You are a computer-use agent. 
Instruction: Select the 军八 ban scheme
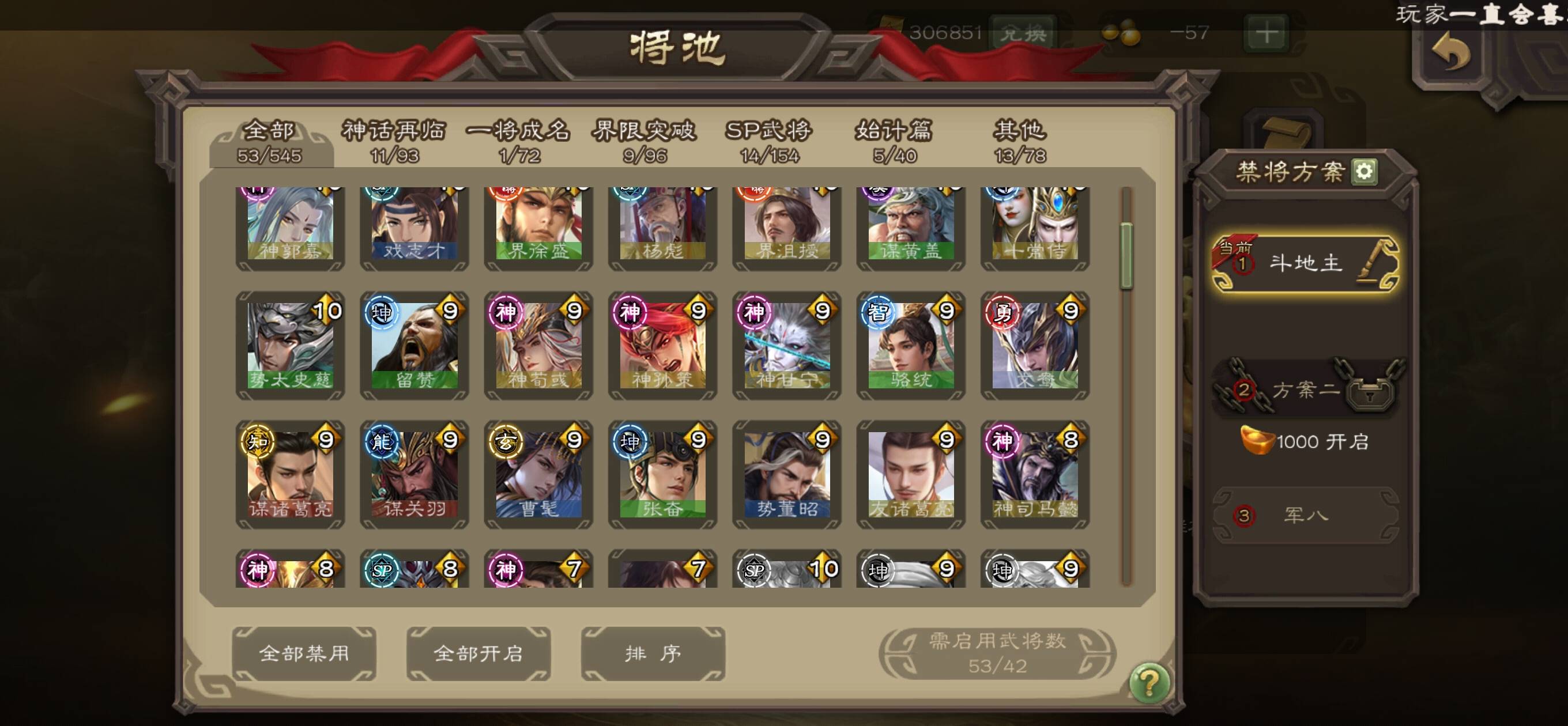click(x=1305, y=516)
